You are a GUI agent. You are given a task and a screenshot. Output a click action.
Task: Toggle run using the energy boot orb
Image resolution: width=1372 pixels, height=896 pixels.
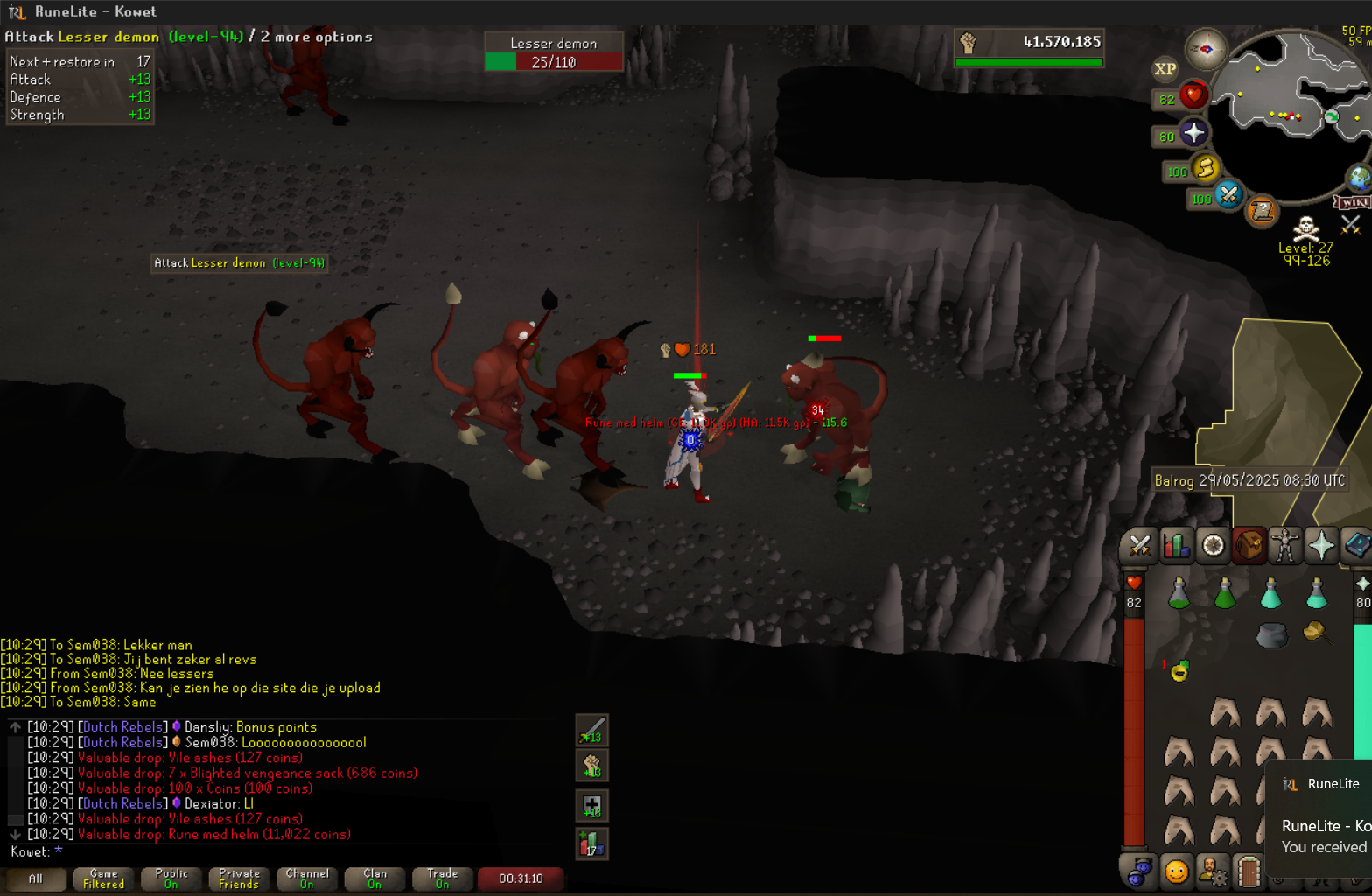click(1206, 169)
